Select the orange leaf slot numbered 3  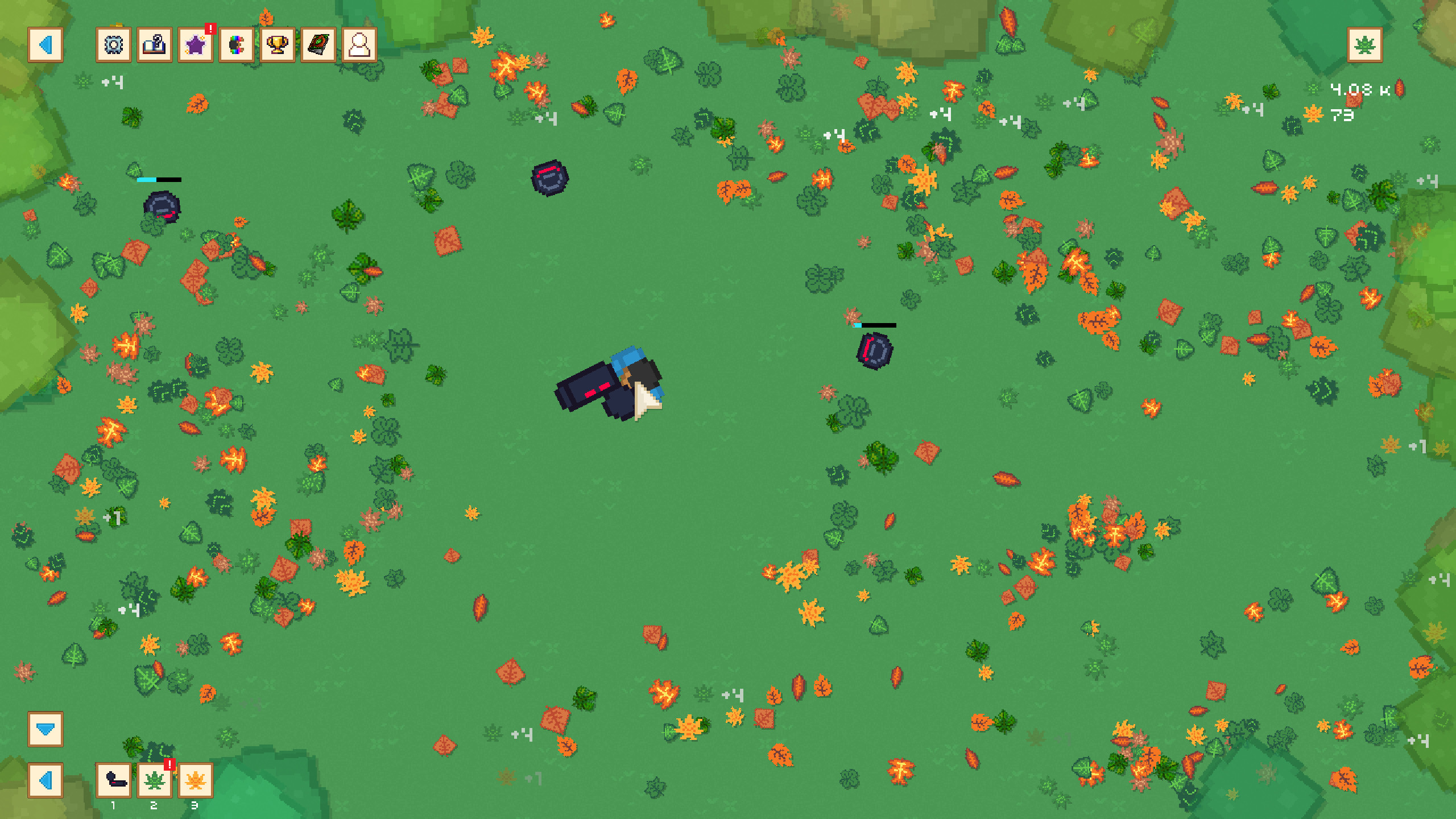(196, 780)
